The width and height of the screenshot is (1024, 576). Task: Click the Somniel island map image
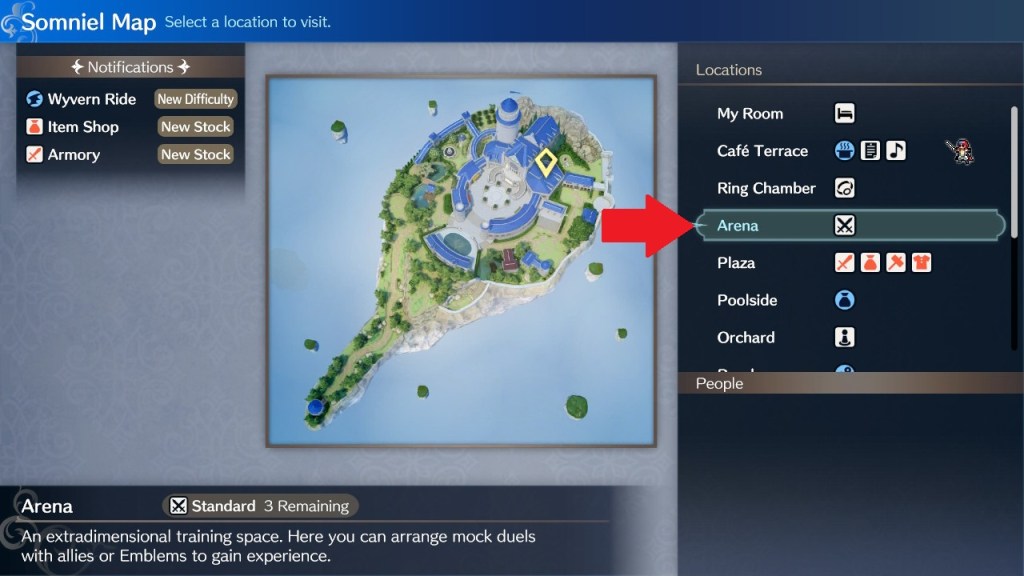[x=460, y=262]
